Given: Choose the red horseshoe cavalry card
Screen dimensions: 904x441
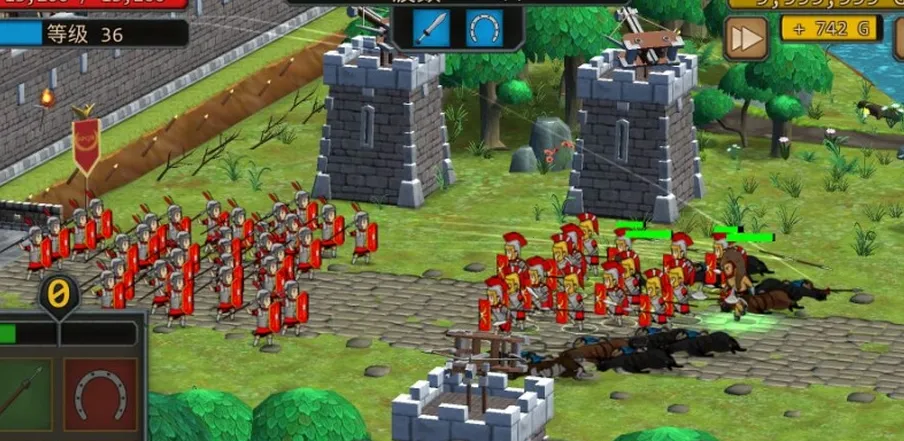Looking at the screenshot, I should tap(100, 397).
